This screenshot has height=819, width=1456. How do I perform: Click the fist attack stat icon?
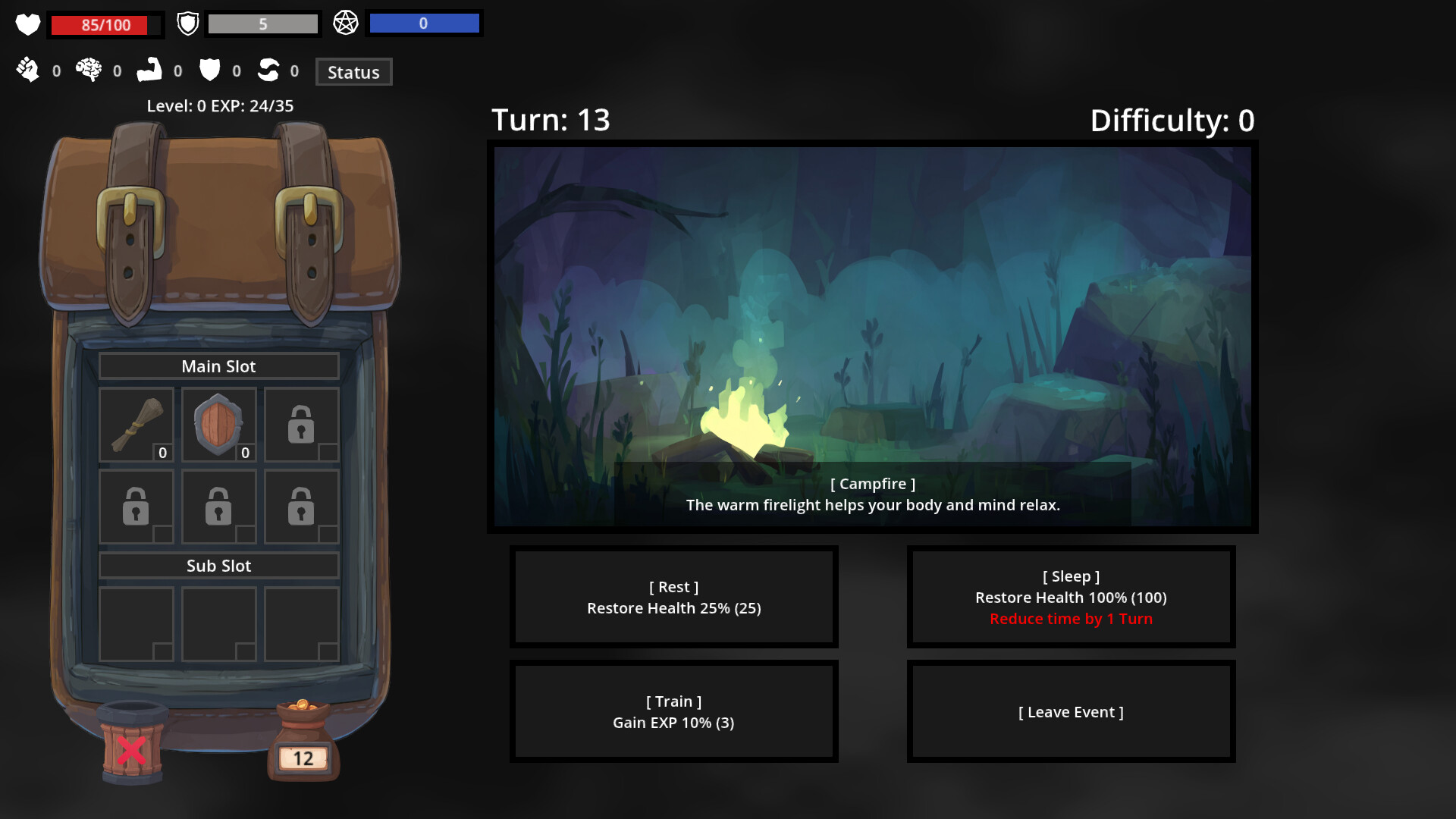coord(29,70)
